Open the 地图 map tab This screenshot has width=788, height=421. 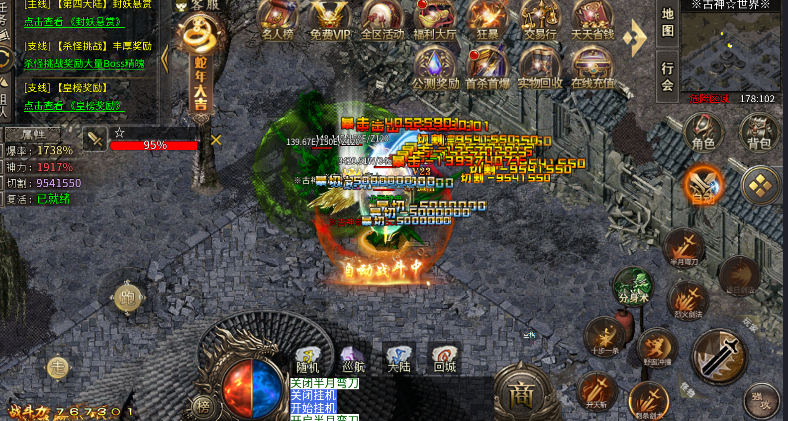coord(668,23)
